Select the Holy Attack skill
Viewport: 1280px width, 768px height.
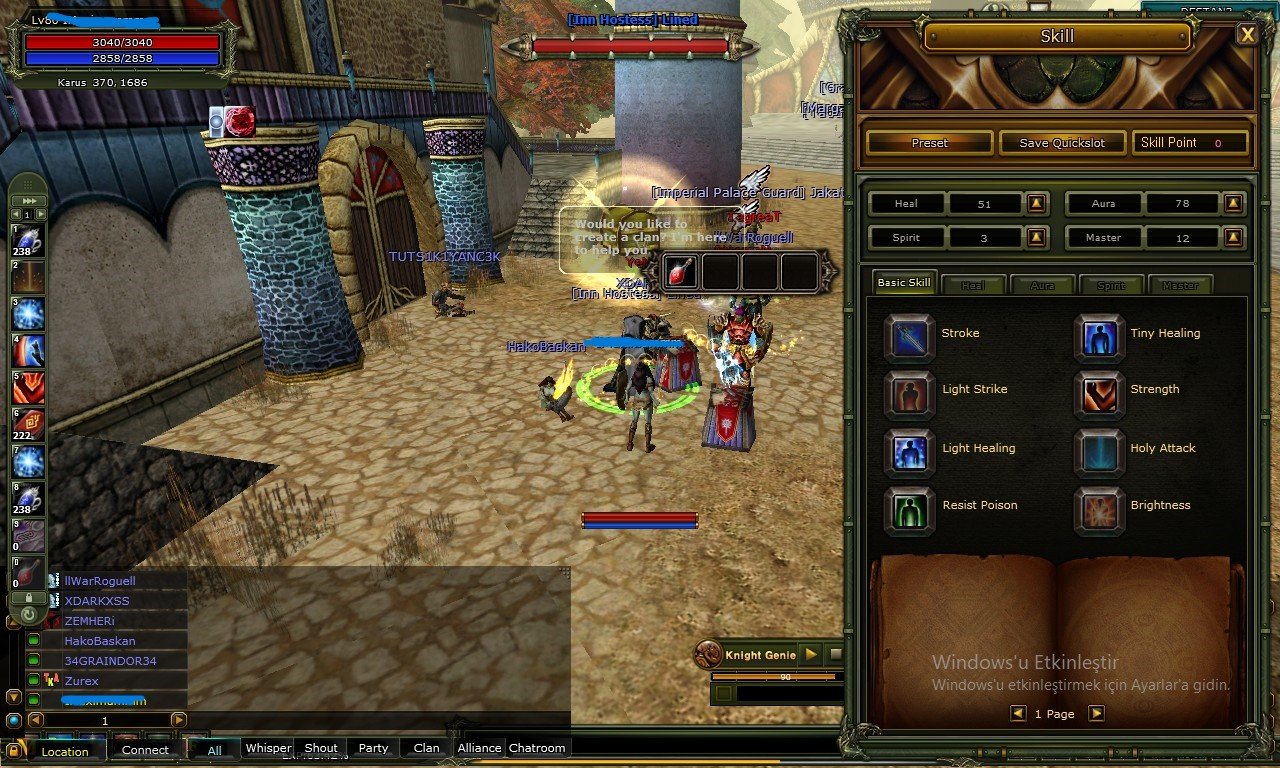tap(1099, 452)
